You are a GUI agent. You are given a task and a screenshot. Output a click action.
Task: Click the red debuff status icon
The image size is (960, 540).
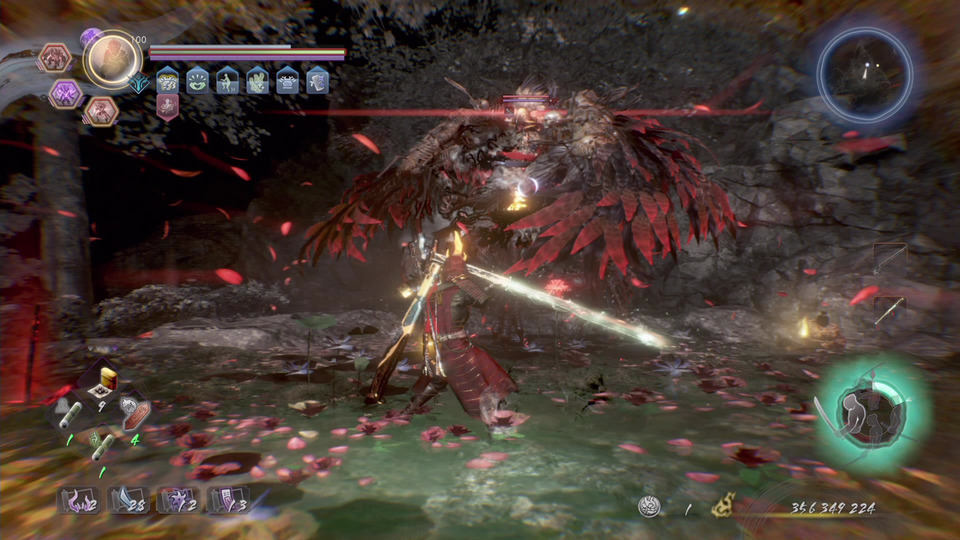168,106
